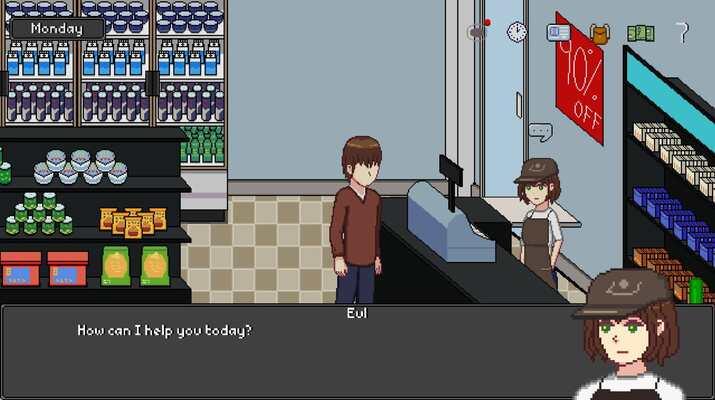The width and height of the screenshot is (715, 400).
Task: Open the clock icon in the HUD
Action: pos(516,32)
